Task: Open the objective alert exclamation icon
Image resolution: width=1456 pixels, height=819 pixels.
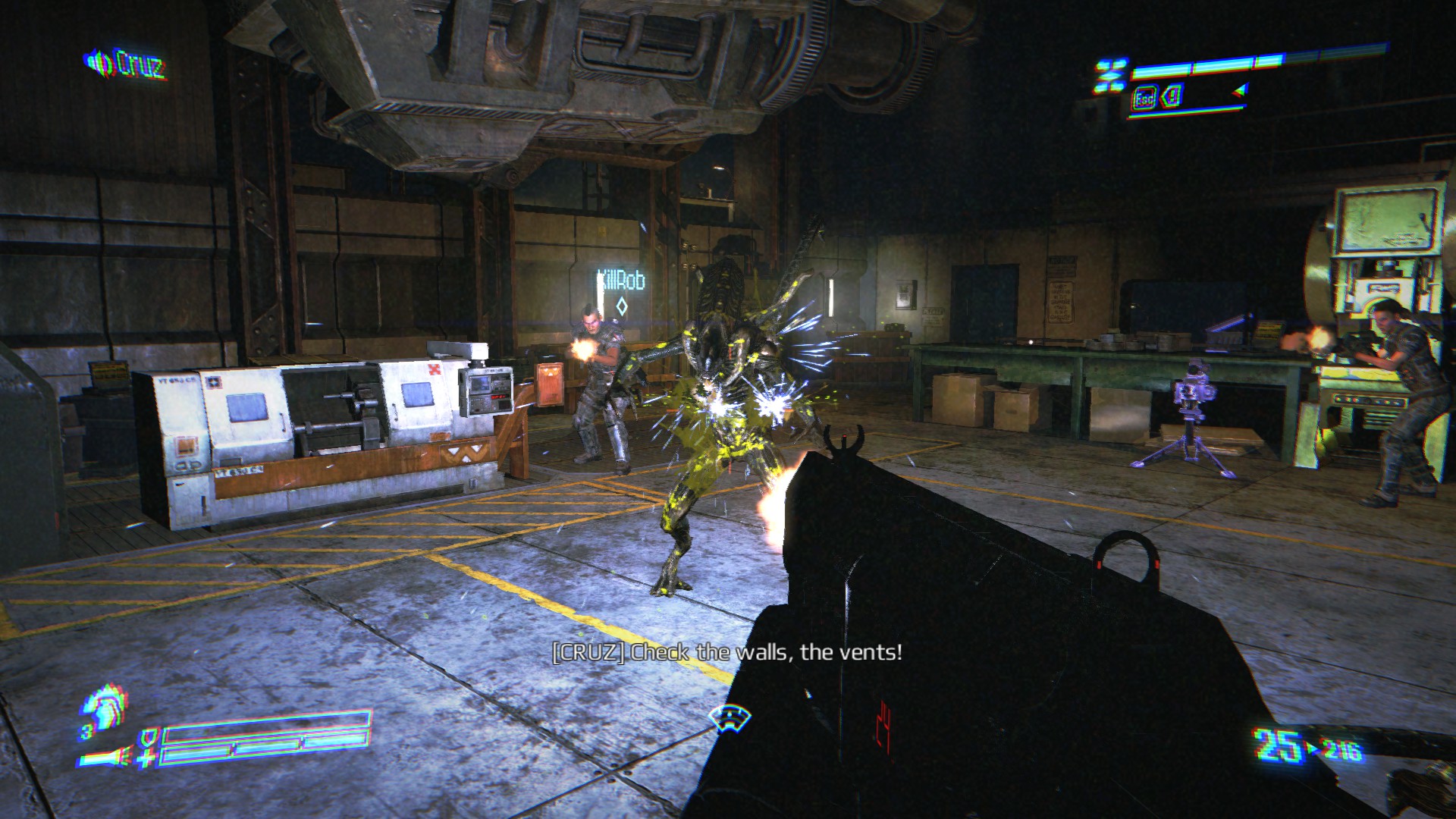Action: [1172, 97]
